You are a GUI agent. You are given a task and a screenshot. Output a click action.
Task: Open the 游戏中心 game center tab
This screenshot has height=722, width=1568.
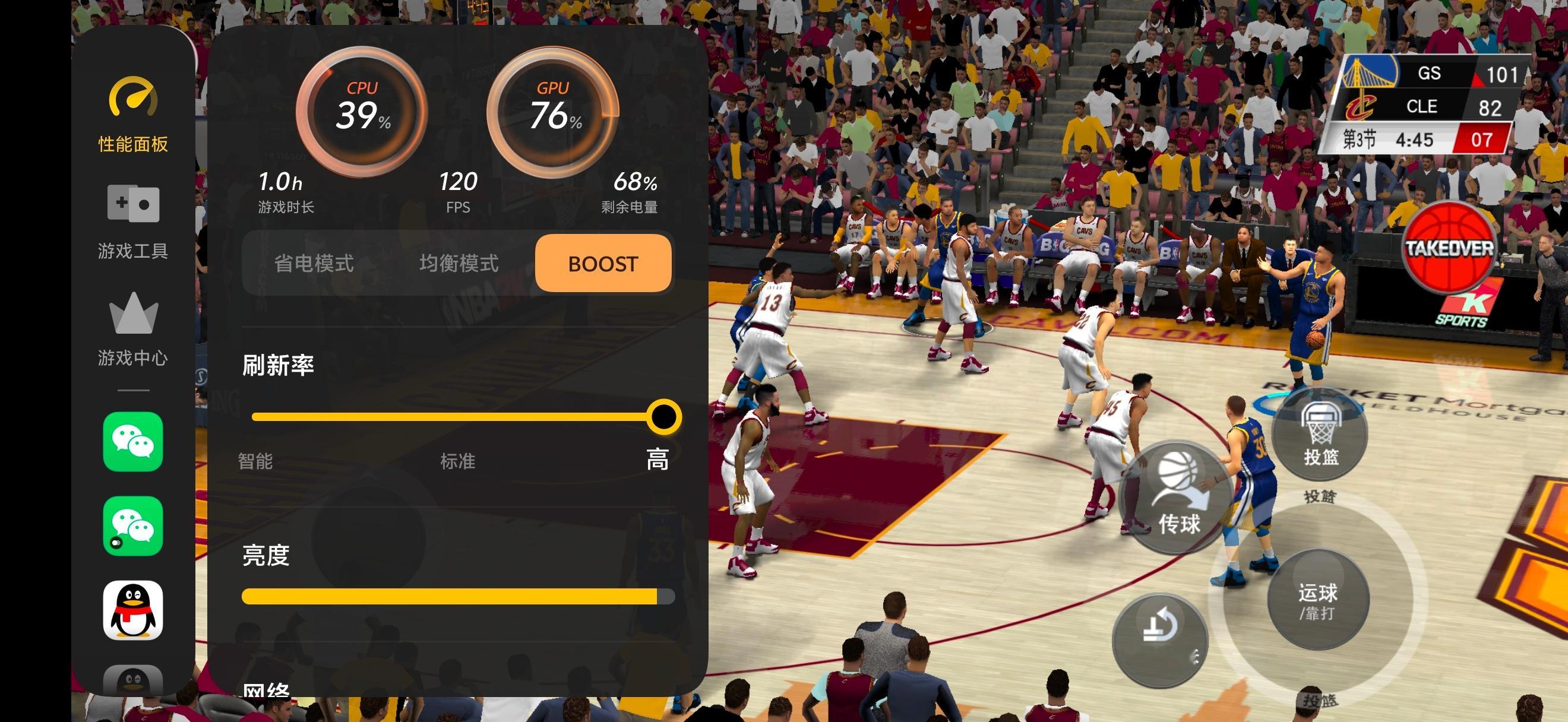(133, 328)
